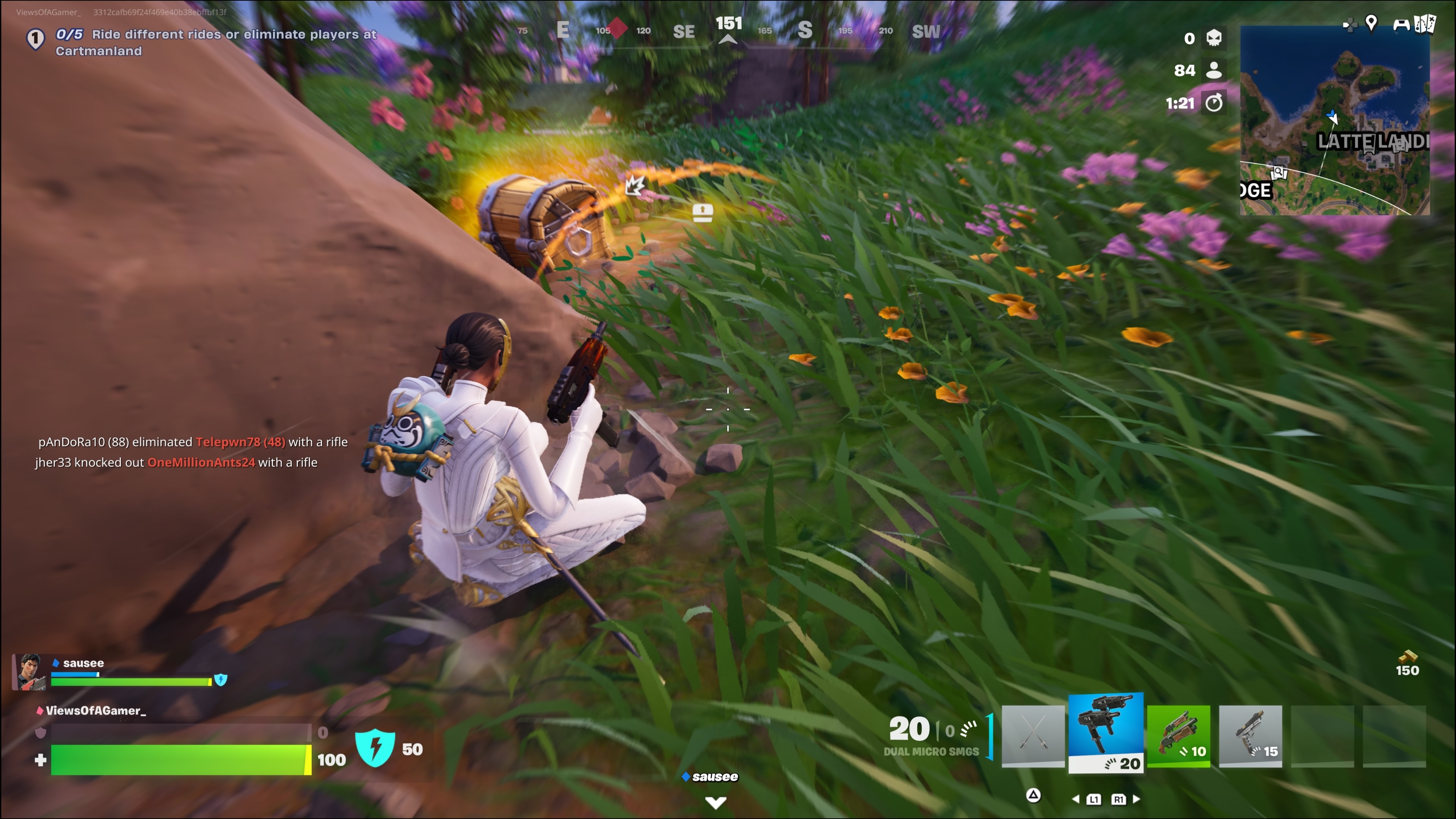
Task: Click the gamepad icon above the minimap
Action: coord(1401,24)
